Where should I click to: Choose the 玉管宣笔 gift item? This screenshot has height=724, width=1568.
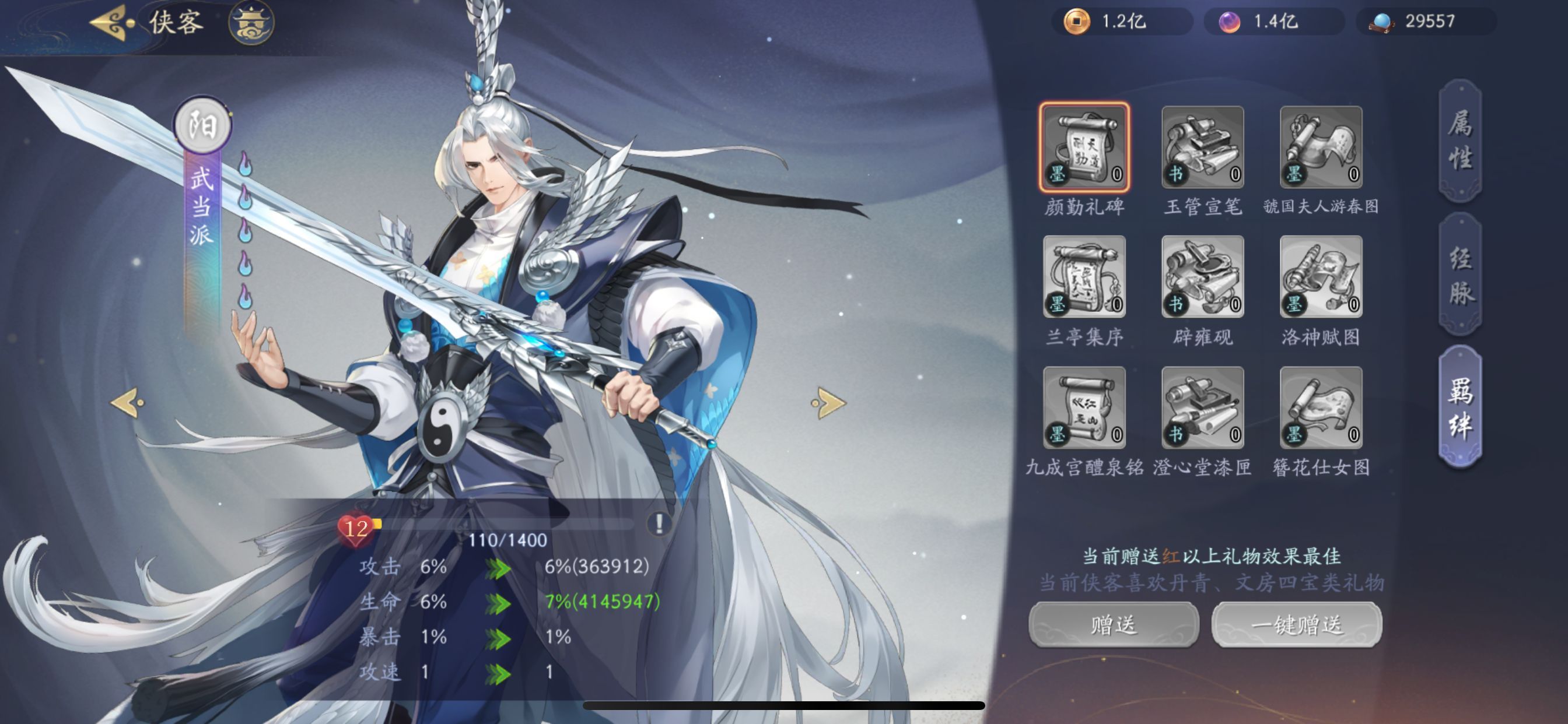(1202, 147)
